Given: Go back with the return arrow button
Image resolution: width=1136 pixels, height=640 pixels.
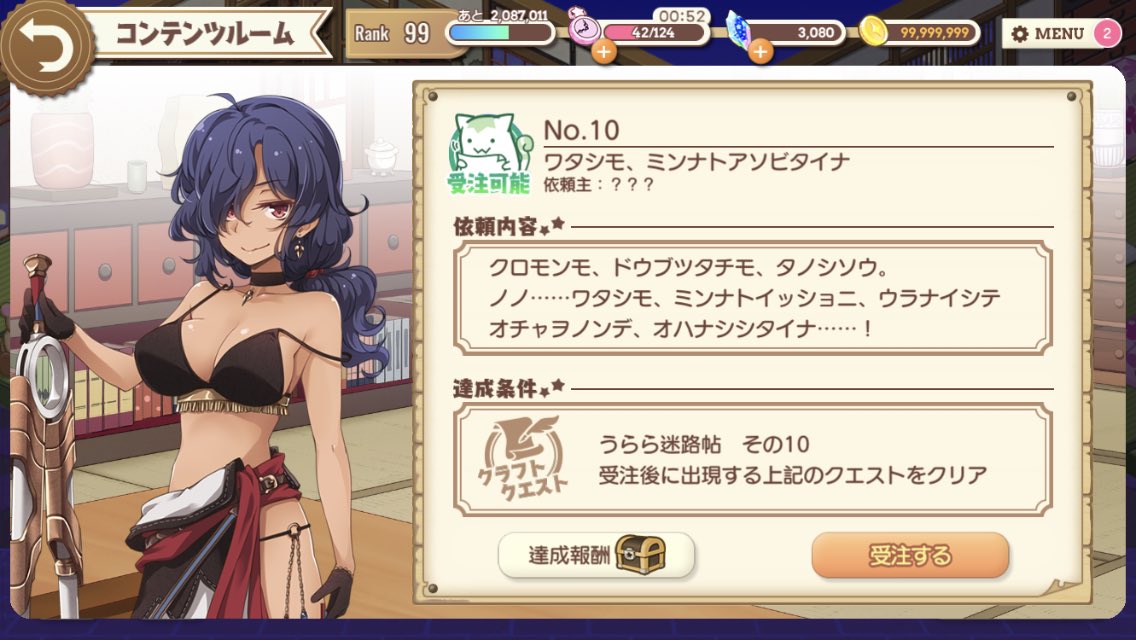Looking at the screenshot, I should point(45,46).
